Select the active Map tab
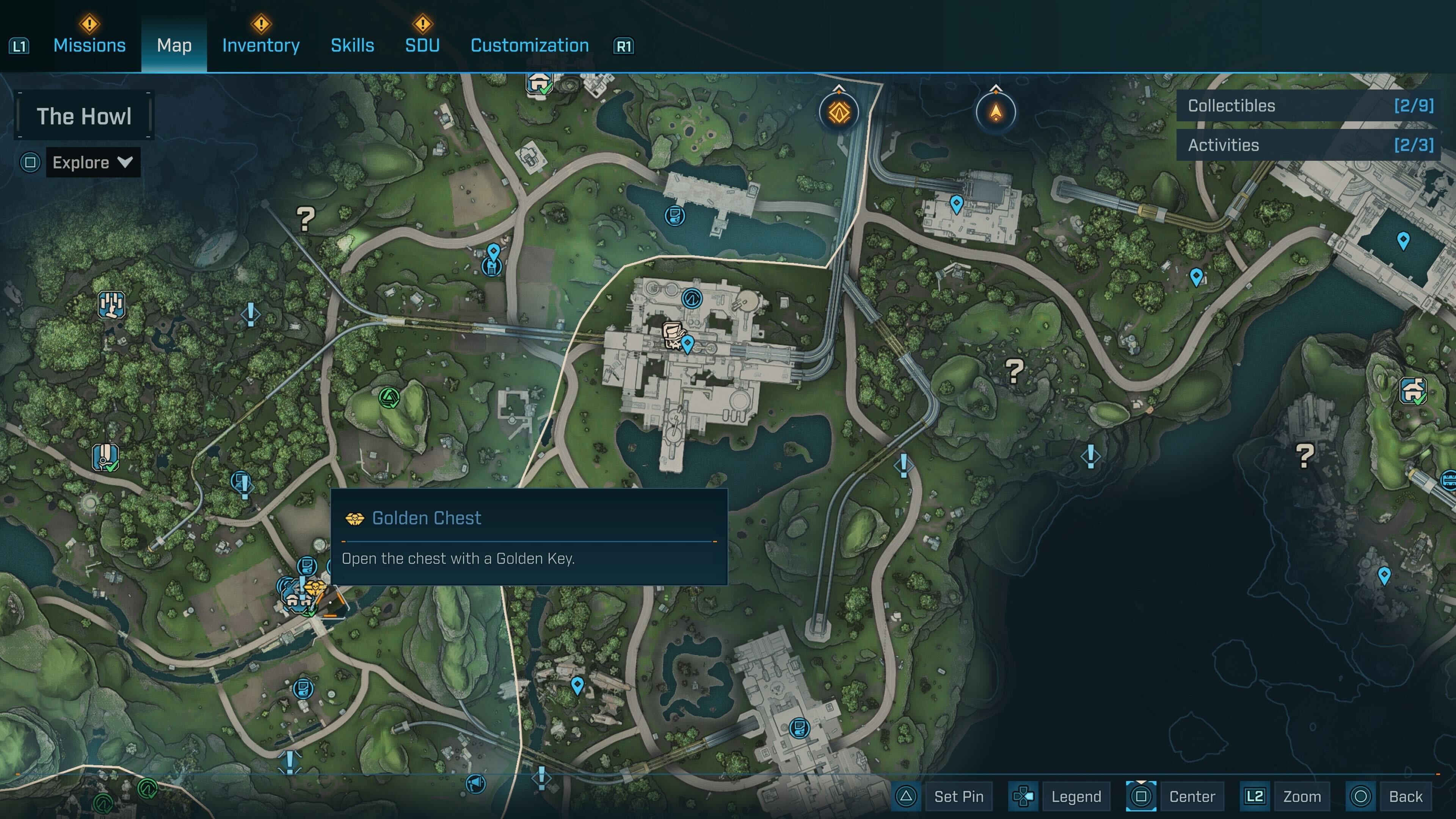Screen dimensions: 1456x819 point(174,45)
